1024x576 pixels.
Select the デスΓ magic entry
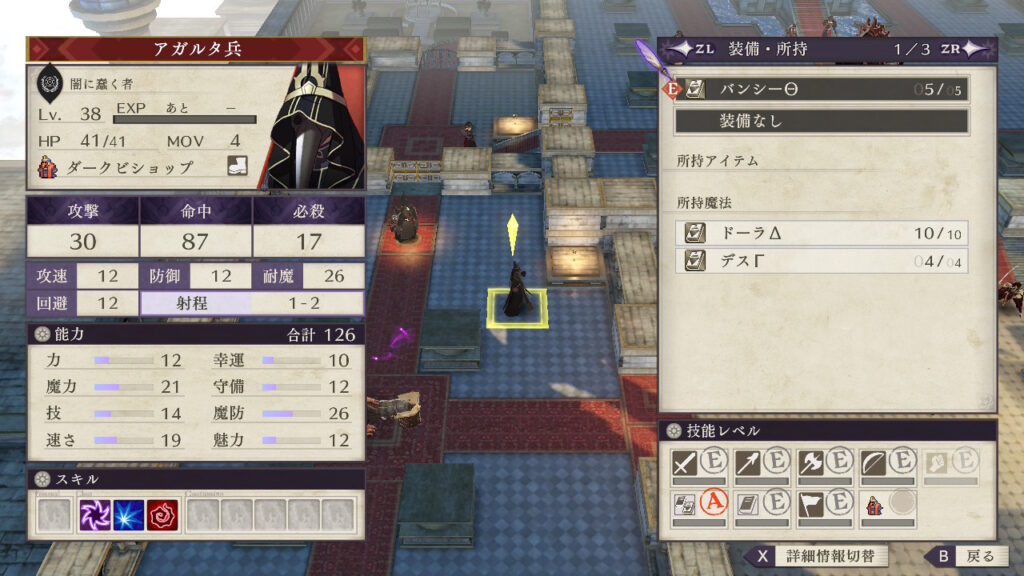[x=822, y=261]
